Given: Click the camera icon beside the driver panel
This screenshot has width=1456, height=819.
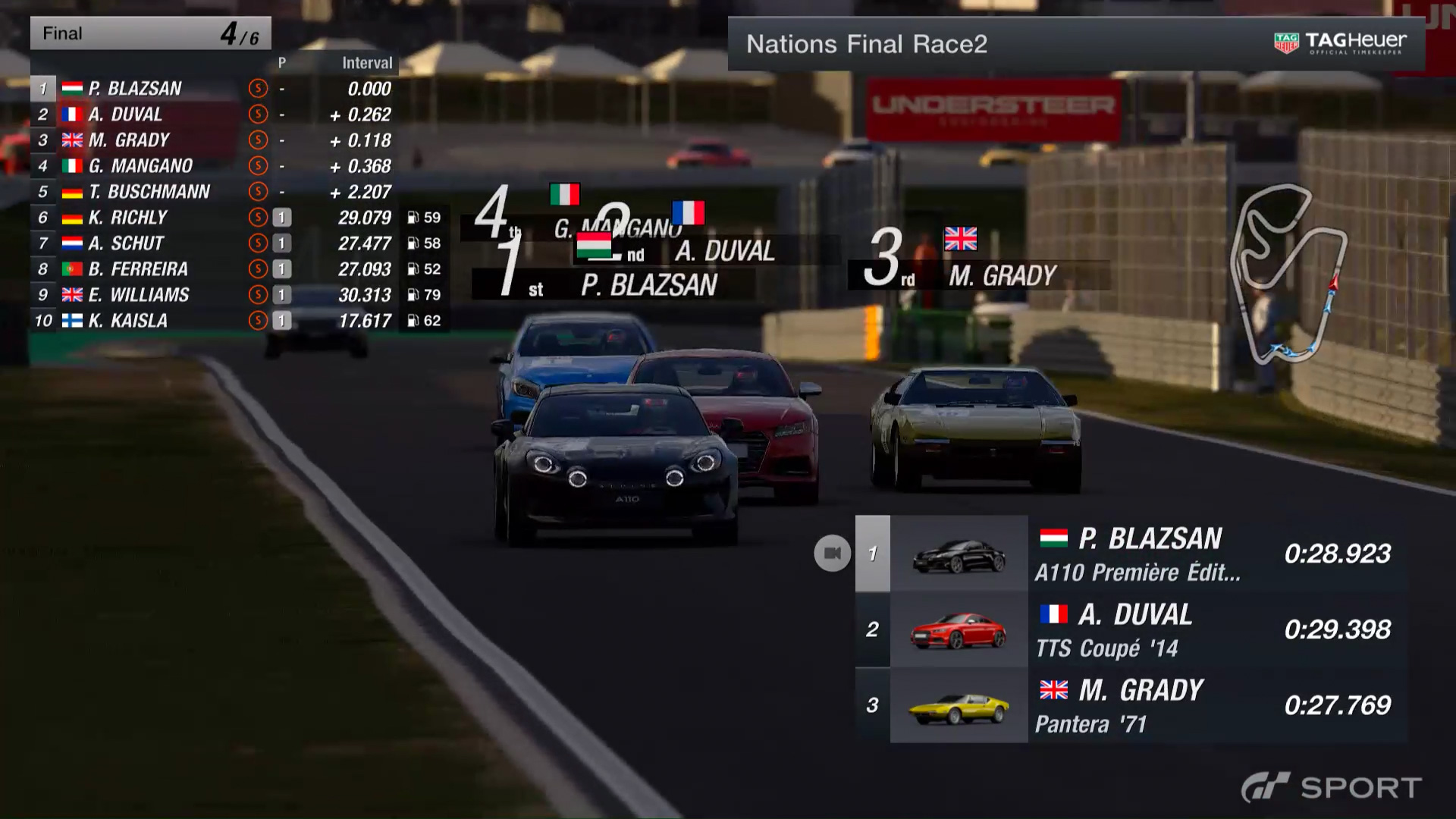Looking at the screenshot, I should pos(832,553).
